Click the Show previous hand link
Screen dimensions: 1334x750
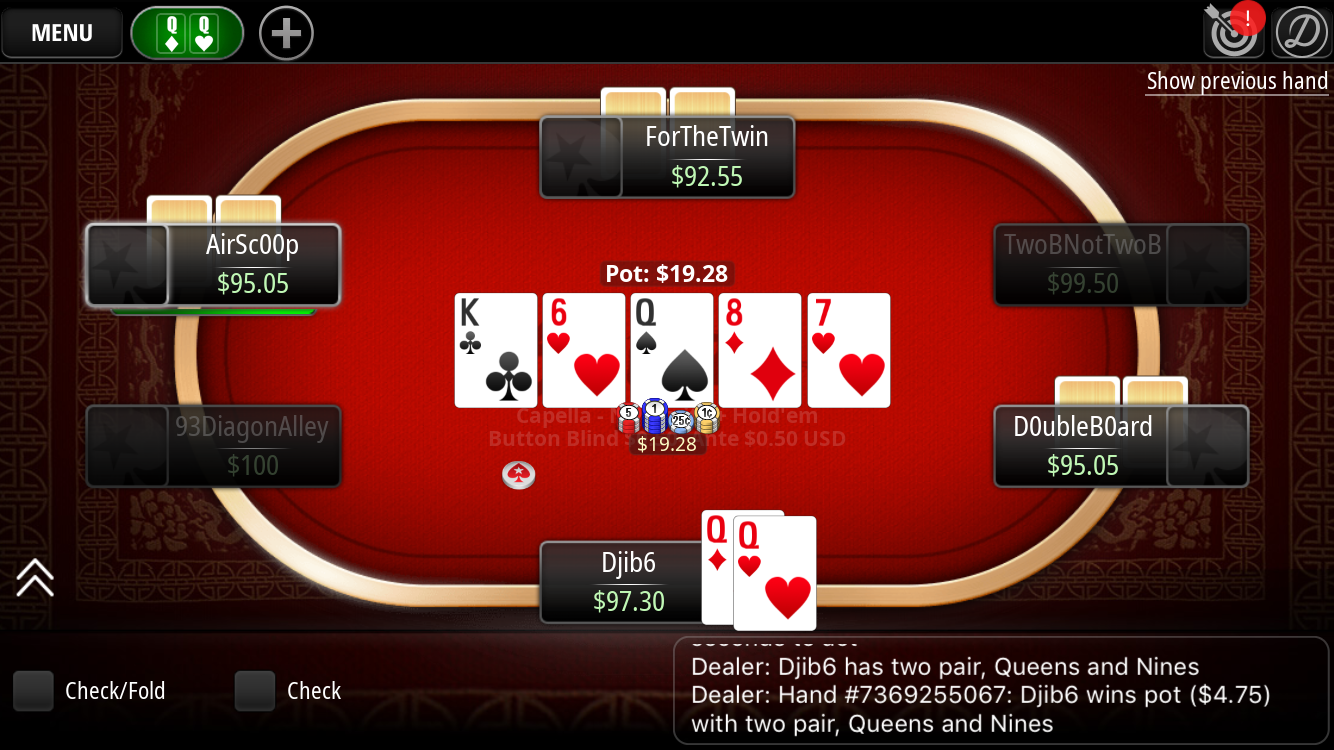coord(1236,81)
